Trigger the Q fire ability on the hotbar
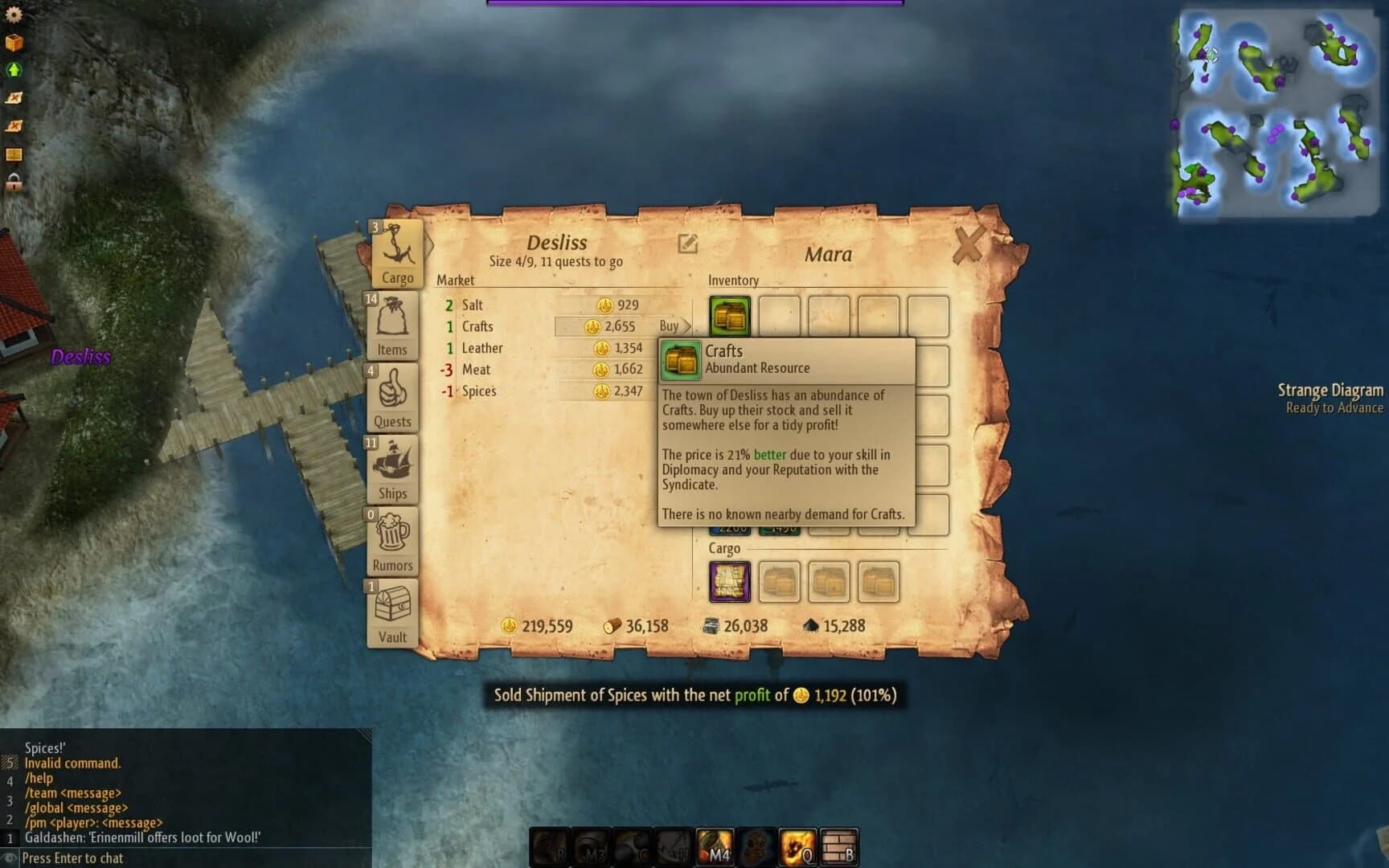 [797, 848]
